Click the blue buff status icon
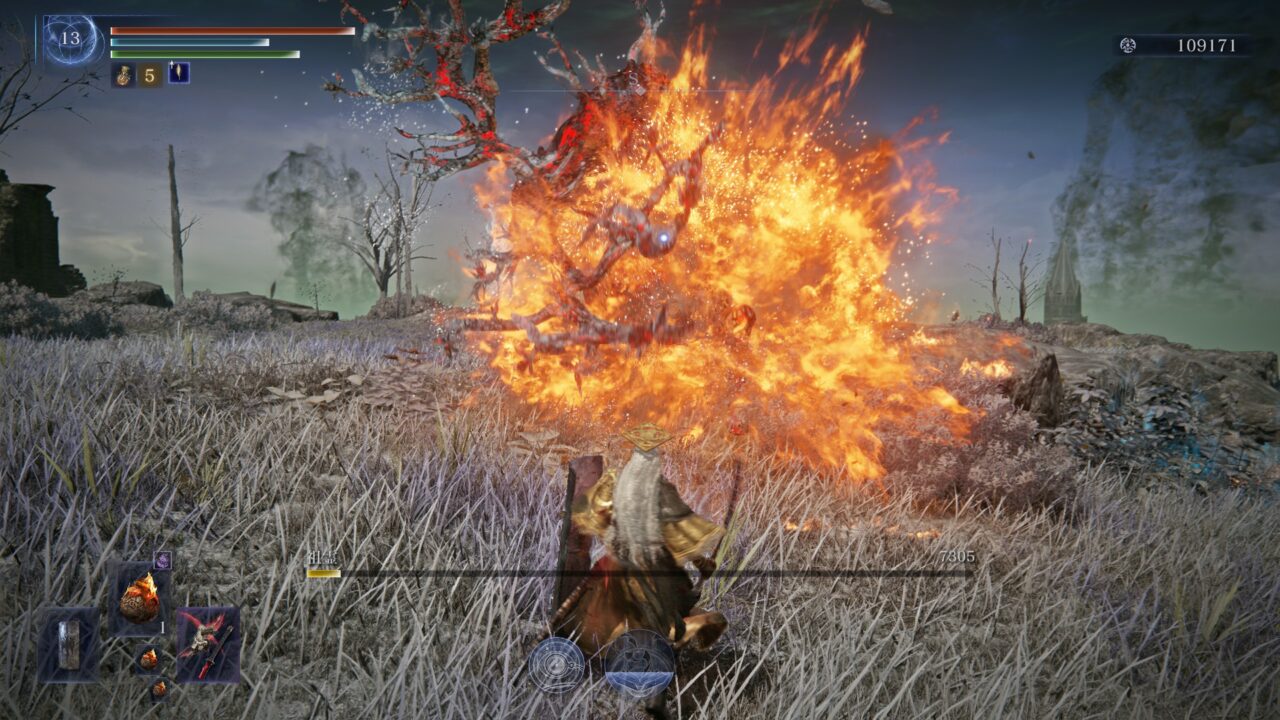 point(179,73)
